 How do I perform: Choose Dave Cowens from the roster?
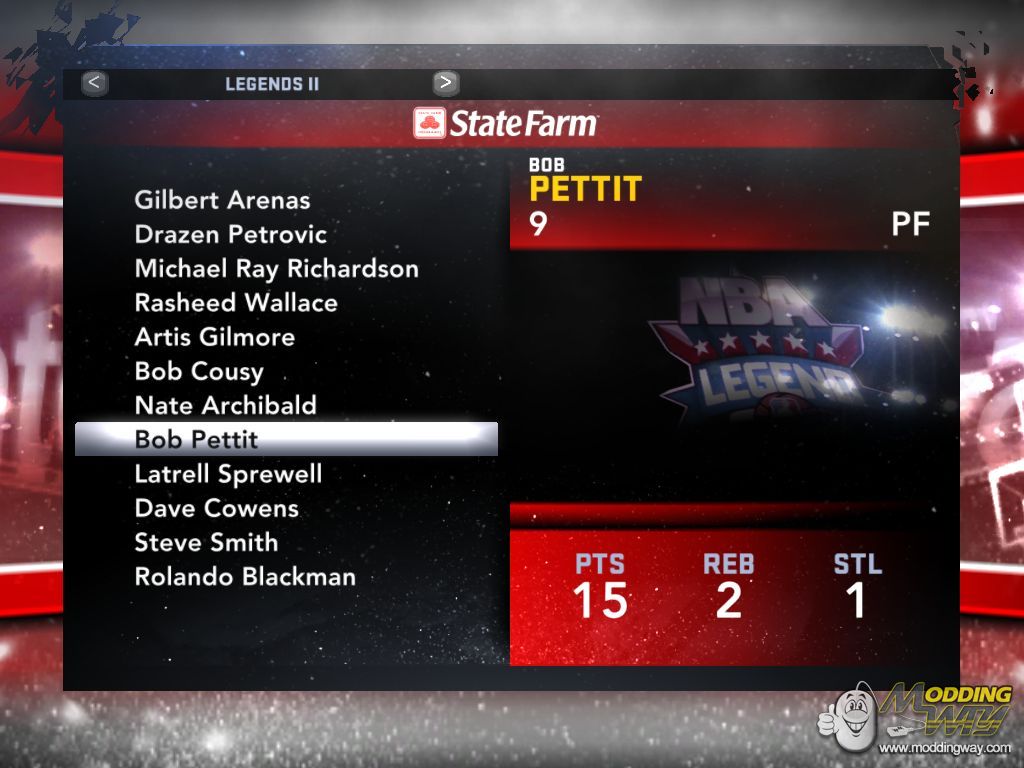coord(217,508)
